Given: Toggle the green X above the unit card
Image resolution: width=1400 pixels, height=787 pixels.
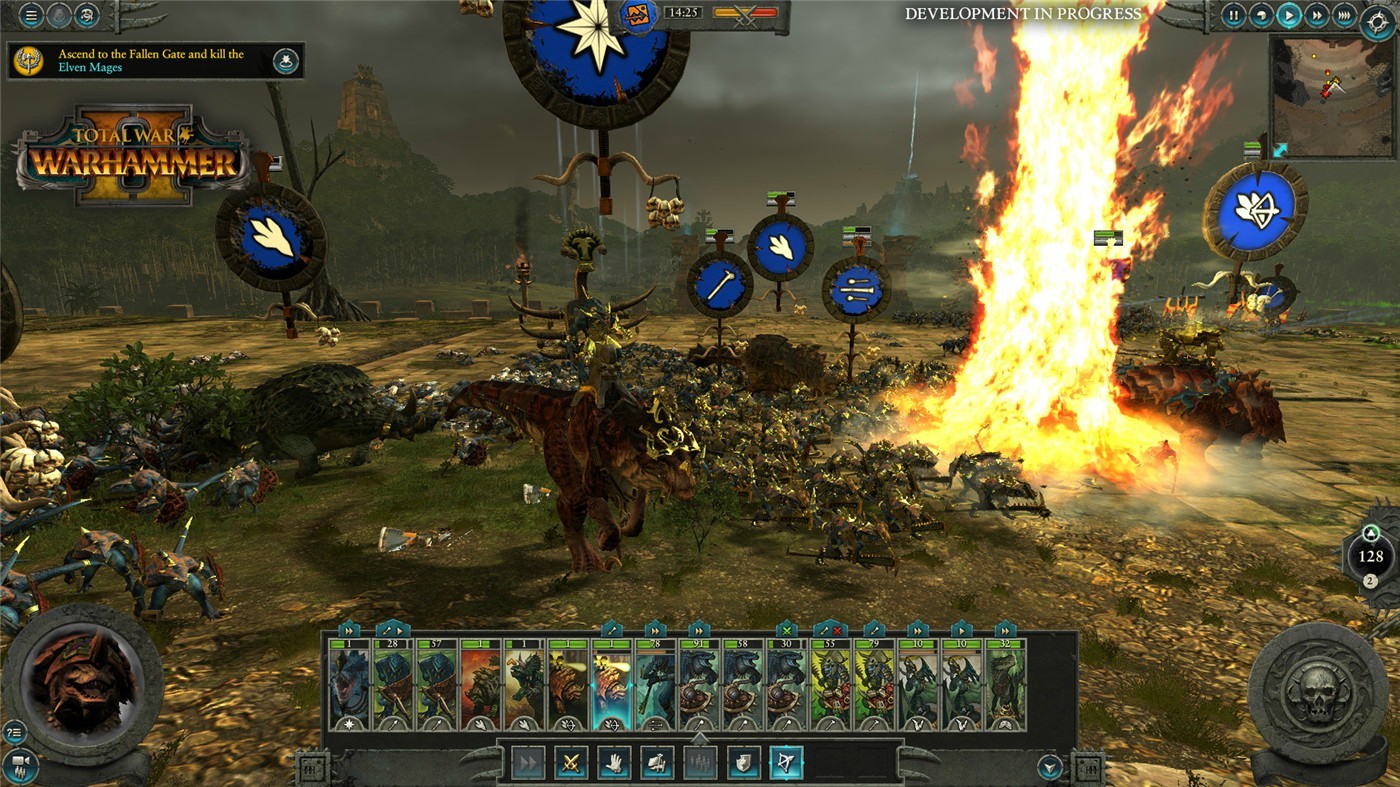Looking at the screenshot, I should 786,630.
